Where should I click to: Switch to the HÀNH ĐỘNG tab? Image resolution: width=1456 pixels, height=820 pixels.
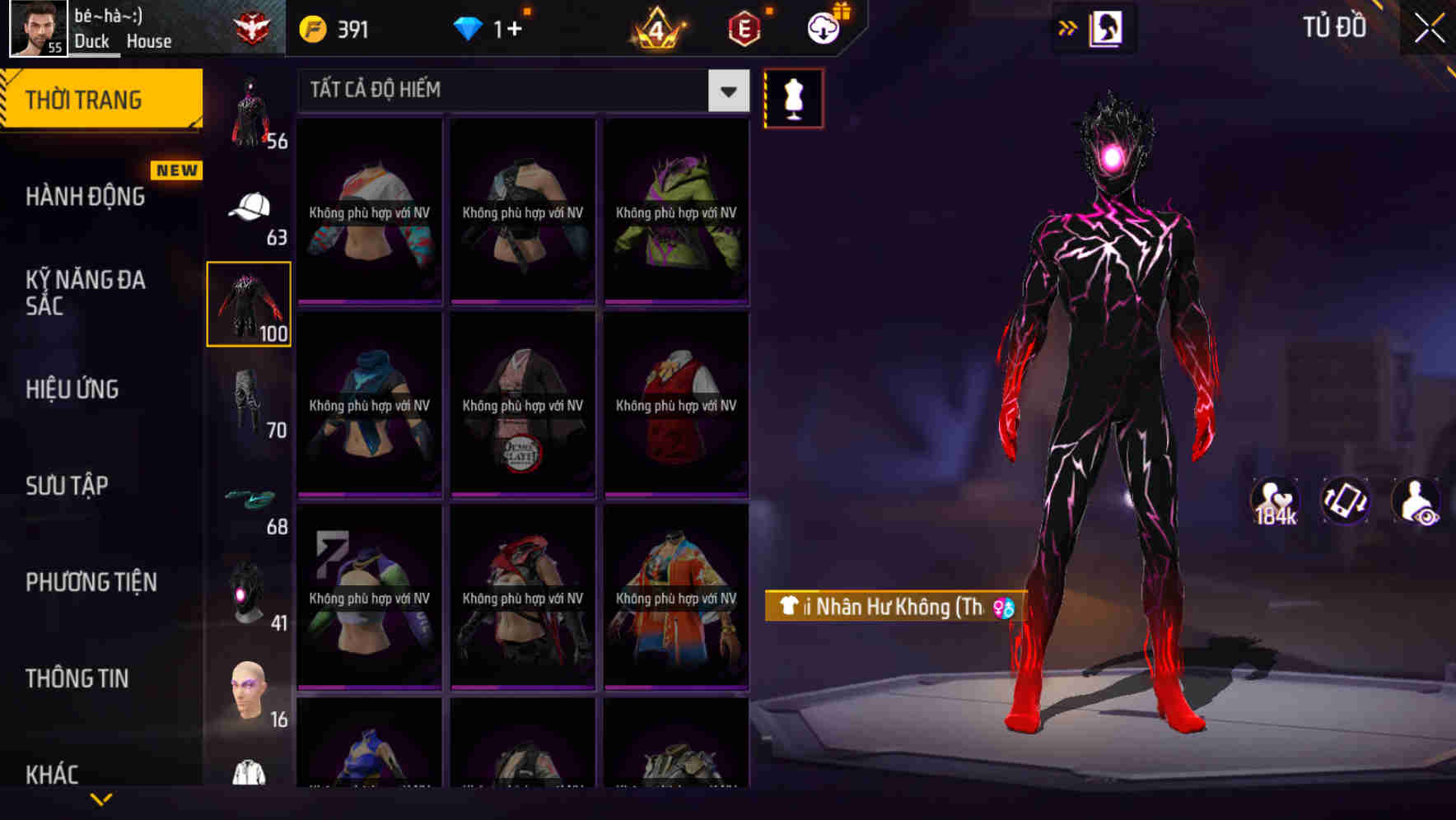[86, 196]
